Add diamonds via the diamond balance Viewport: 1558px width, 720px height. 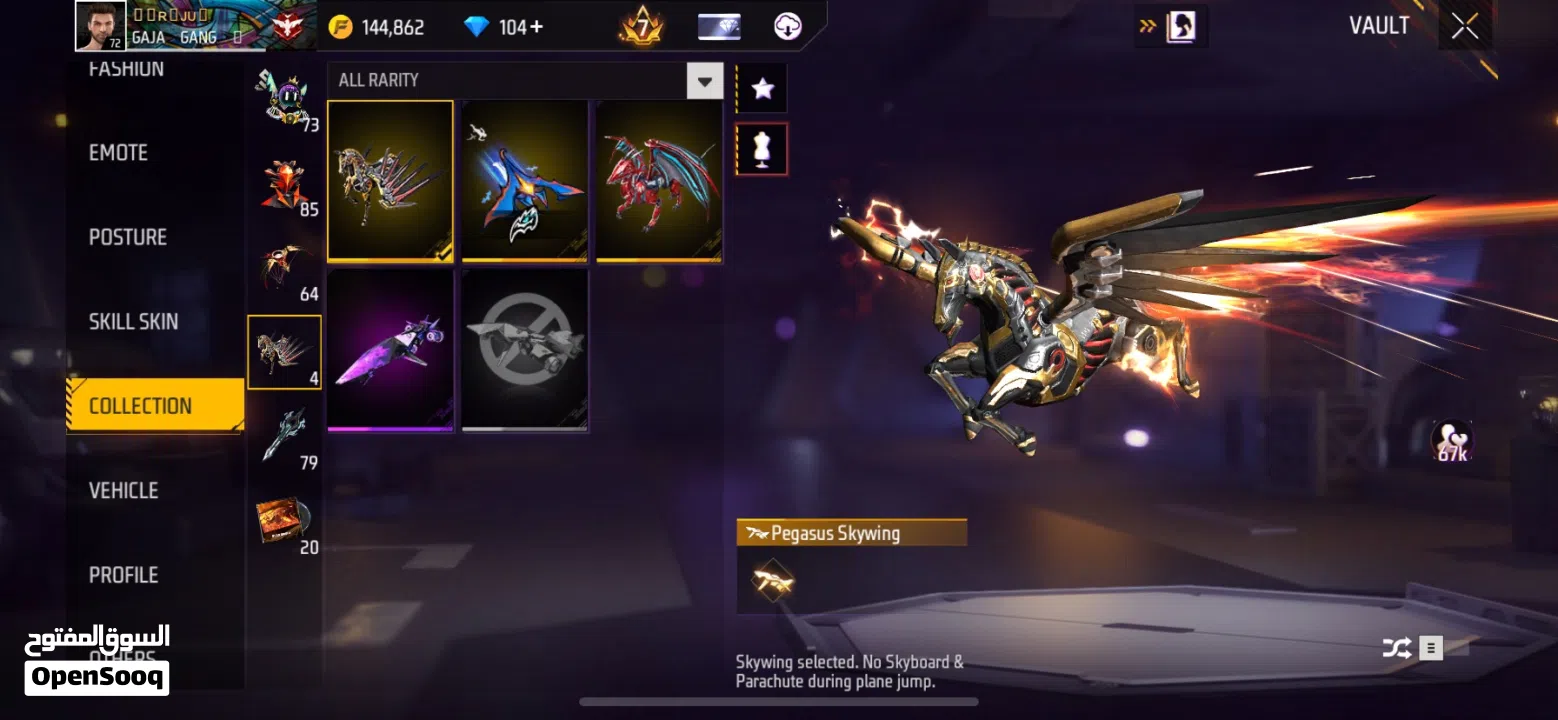point(504,27)
